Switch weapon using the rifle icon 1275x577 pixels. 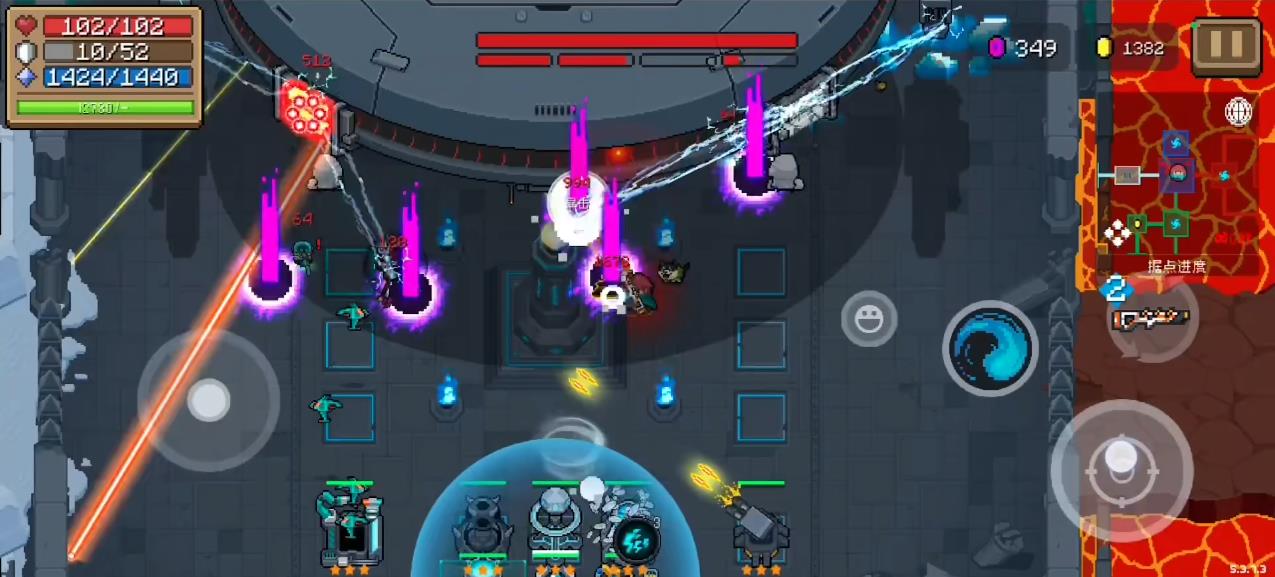coord(1151,319)
